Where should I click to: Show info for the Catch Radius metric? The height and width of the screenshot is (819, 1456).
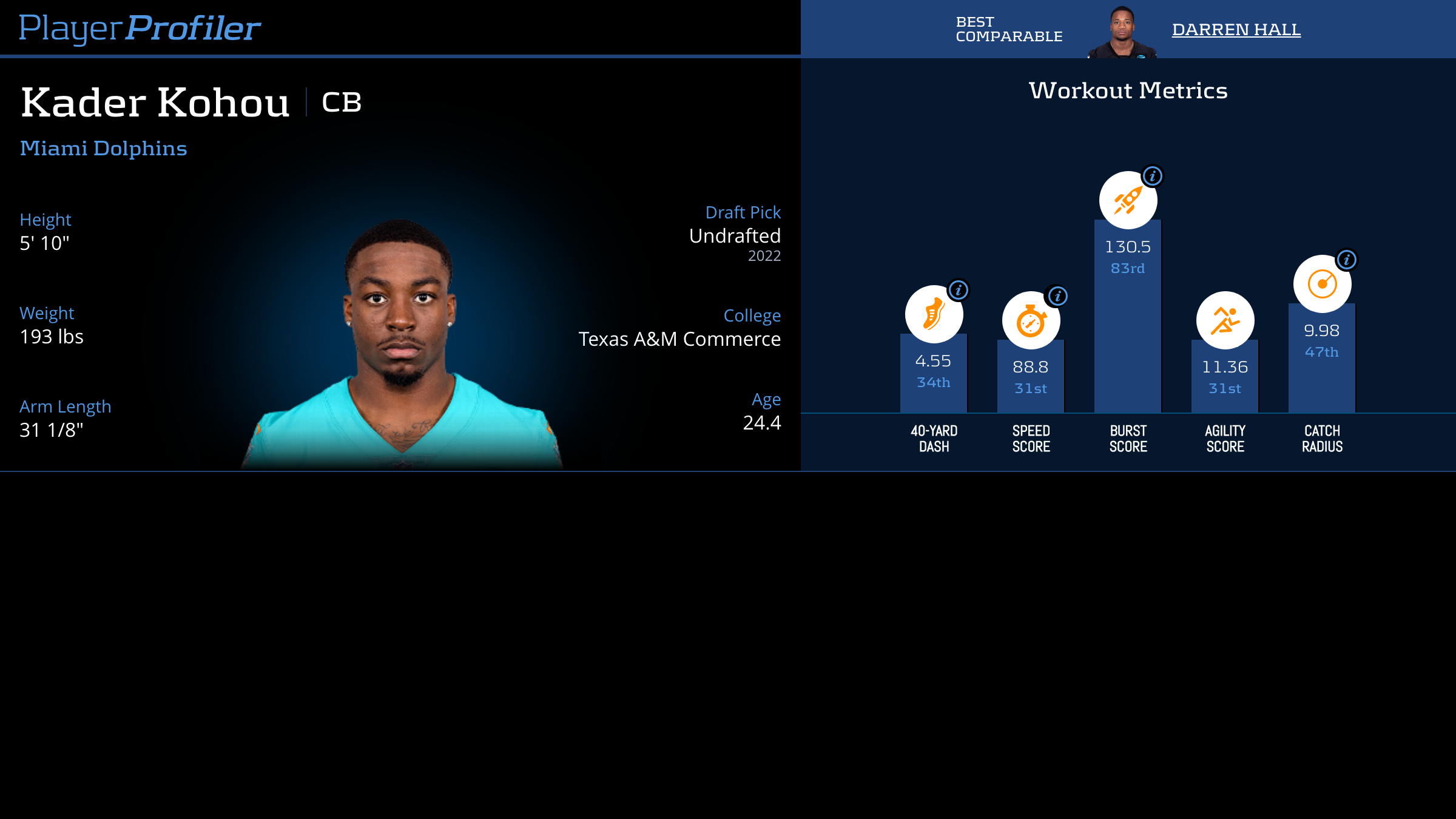tap(1346, 260)
